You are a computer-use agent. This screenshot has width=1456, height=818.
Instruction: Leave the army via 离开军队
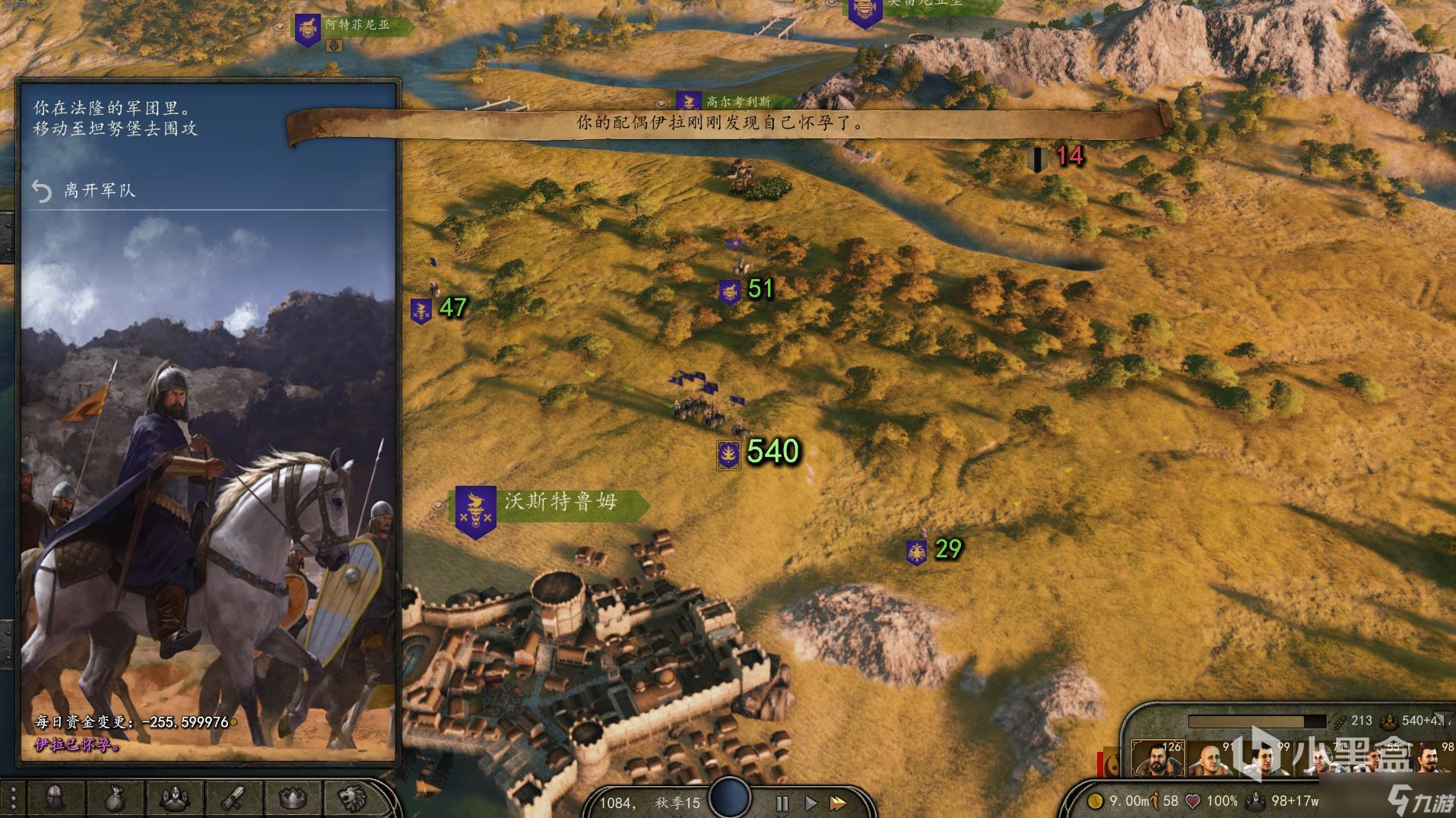click(99, 190)
